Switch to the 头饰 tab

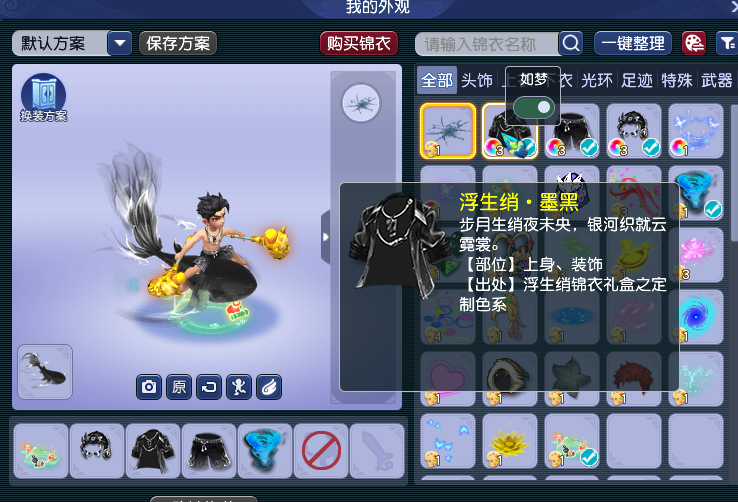point(477,80)
